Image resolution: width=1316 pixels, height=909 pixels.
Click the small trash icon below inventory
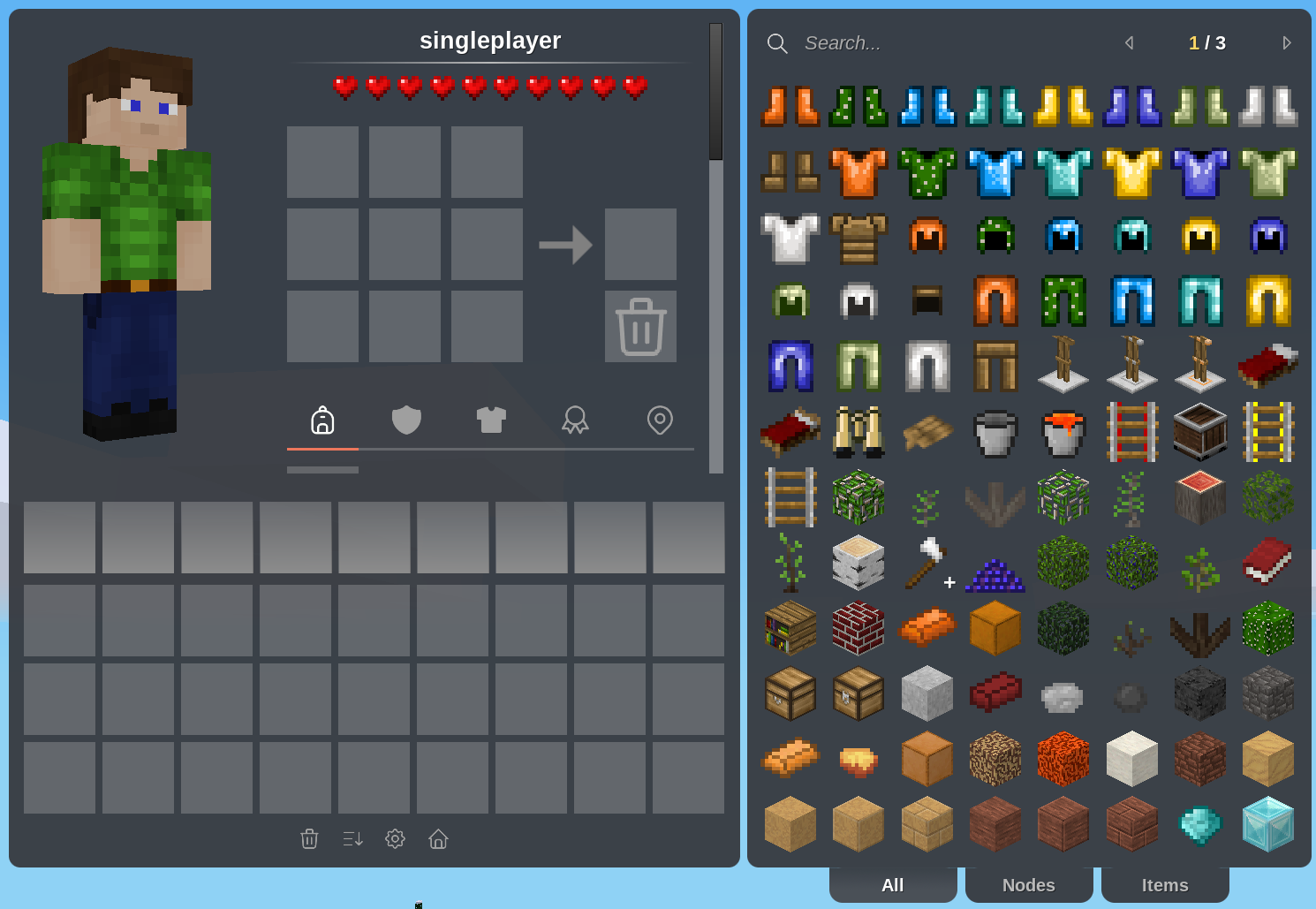pyautogui.click(x=309, y=838)
